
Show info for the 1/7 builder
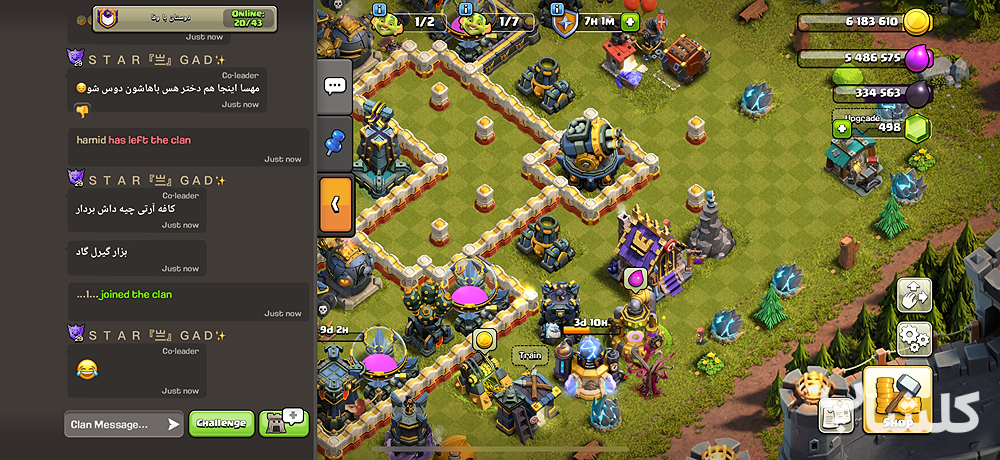(464, 10)
